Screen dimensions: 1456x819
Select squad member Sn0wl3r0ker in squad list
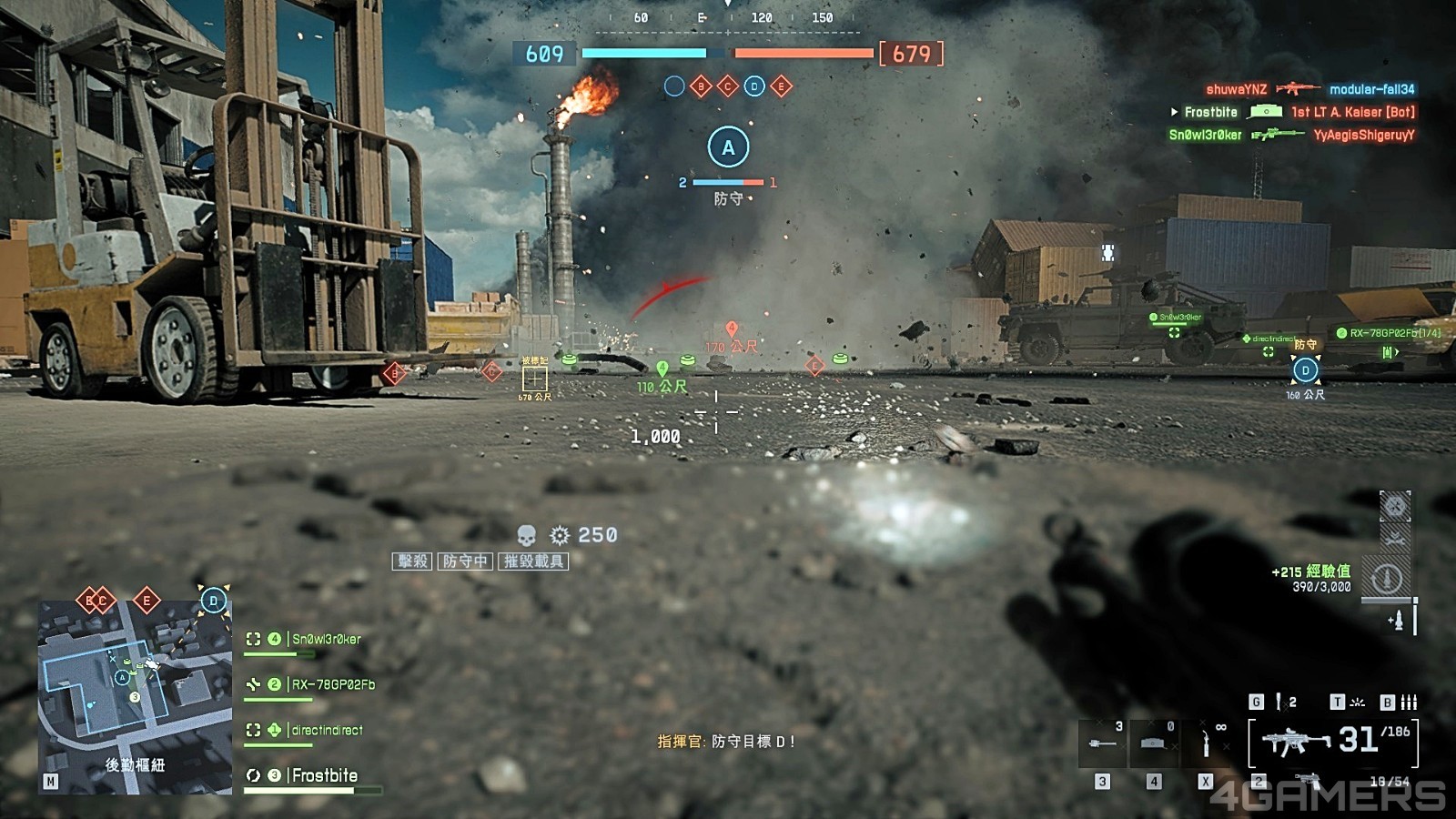(325, 639)
